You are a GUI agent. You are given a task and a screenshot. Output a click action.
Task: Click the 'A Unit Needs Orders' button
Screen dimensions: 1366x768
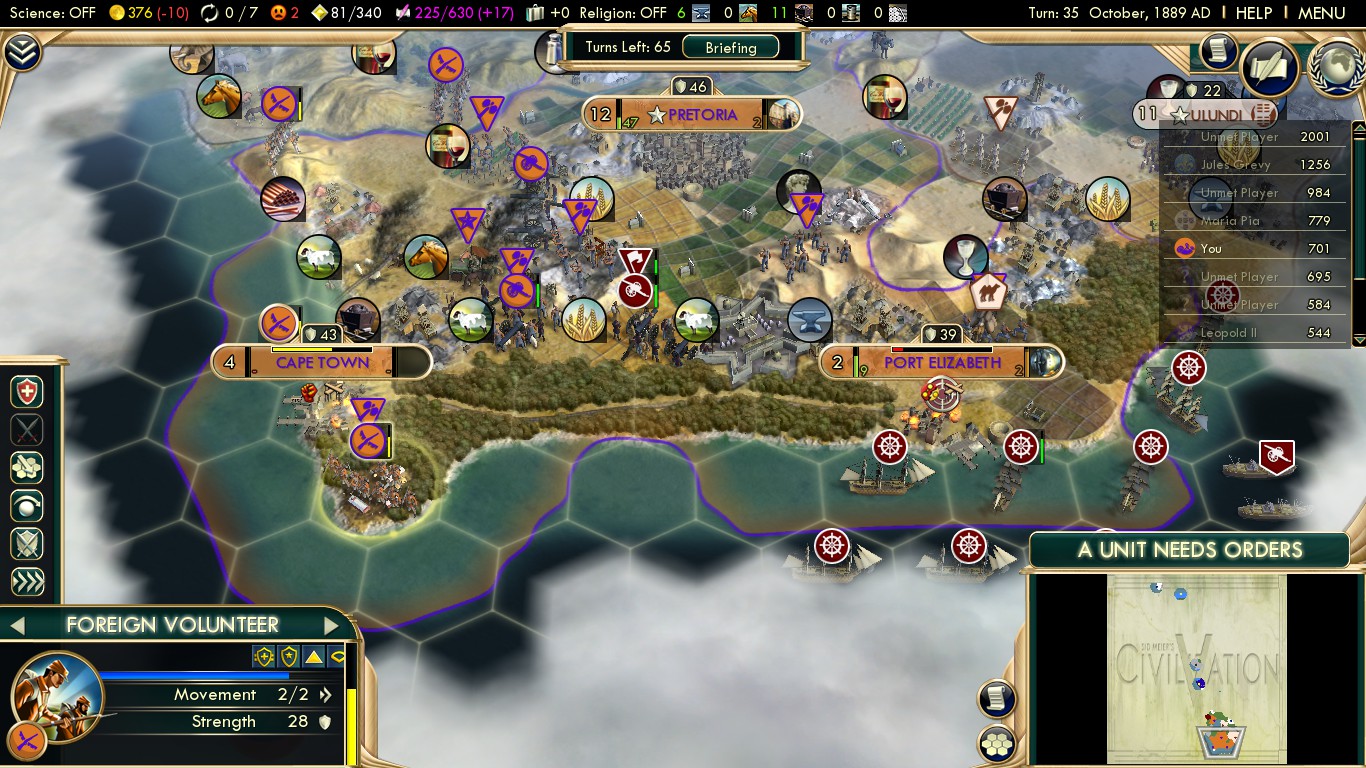point(1189,550)
